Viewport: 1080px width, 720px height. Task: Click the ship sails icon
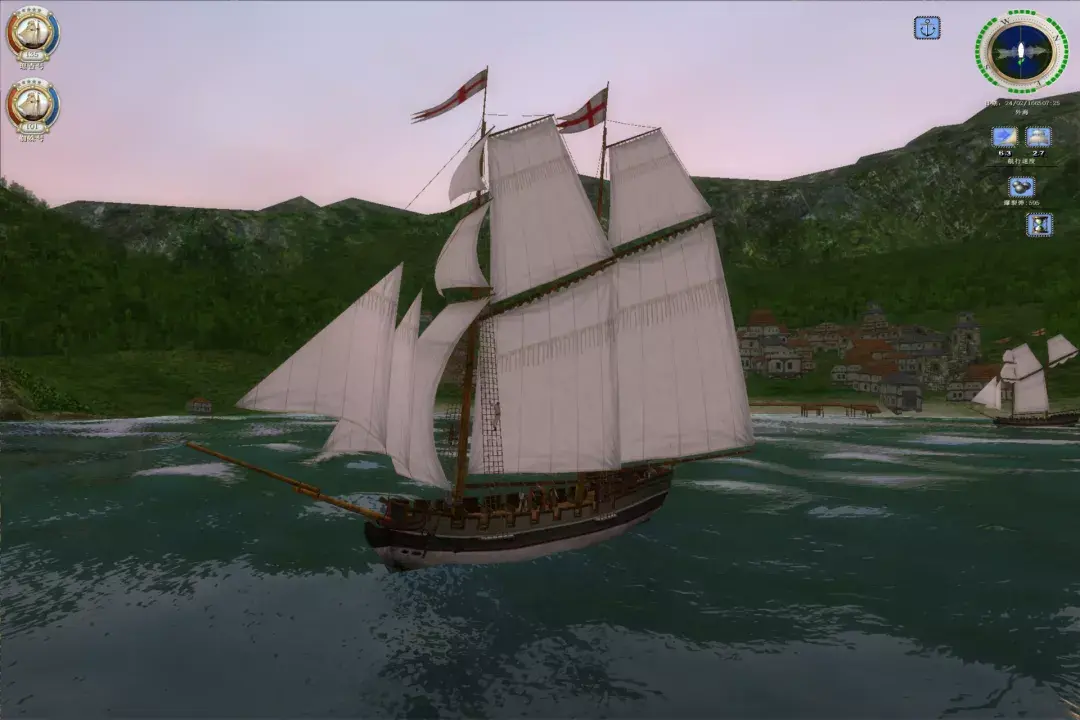pos(1039,137)
